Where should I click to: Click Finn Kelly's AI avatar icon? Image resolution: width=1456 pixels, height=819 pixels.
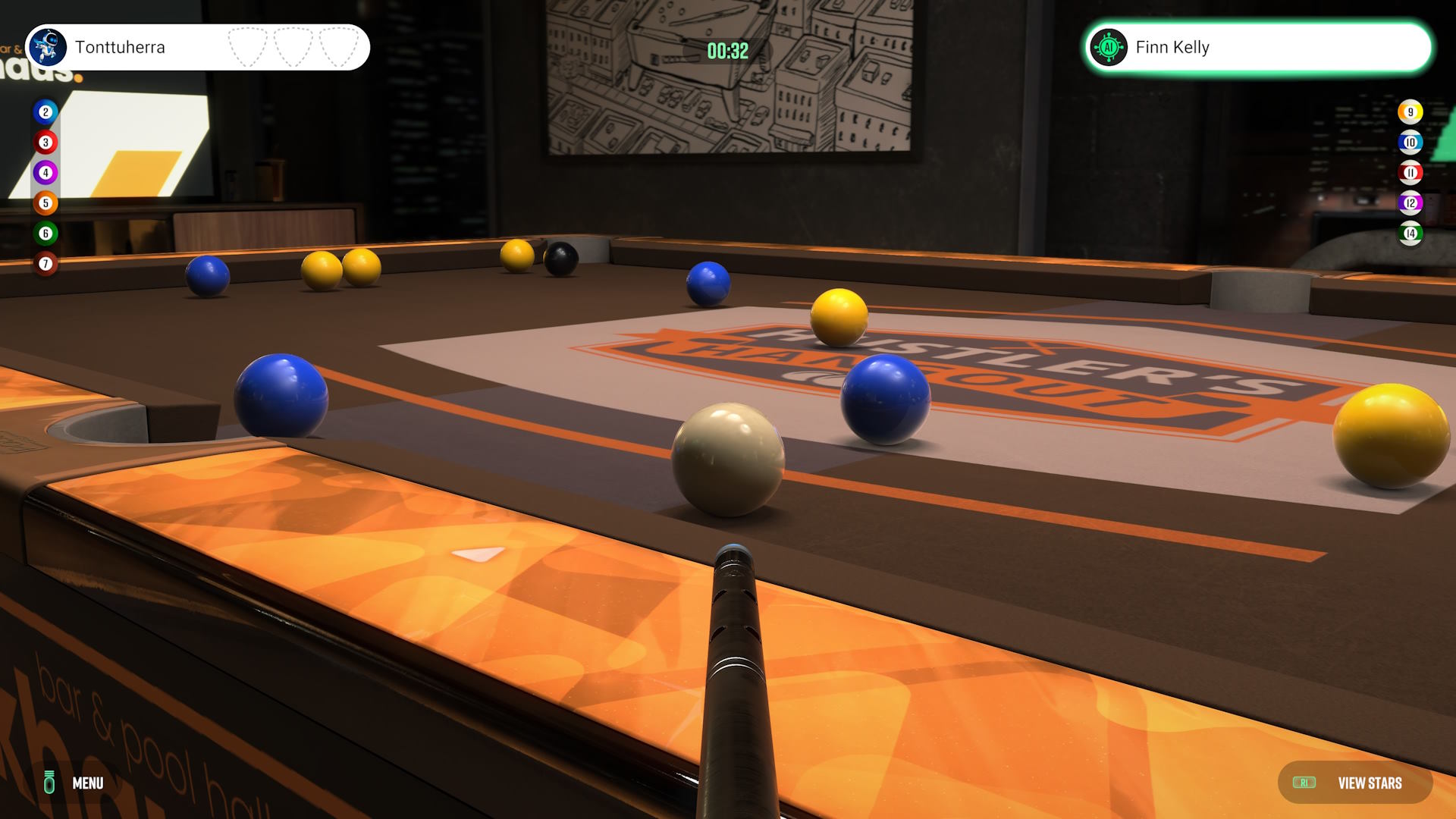click(x=1109, y=48)
